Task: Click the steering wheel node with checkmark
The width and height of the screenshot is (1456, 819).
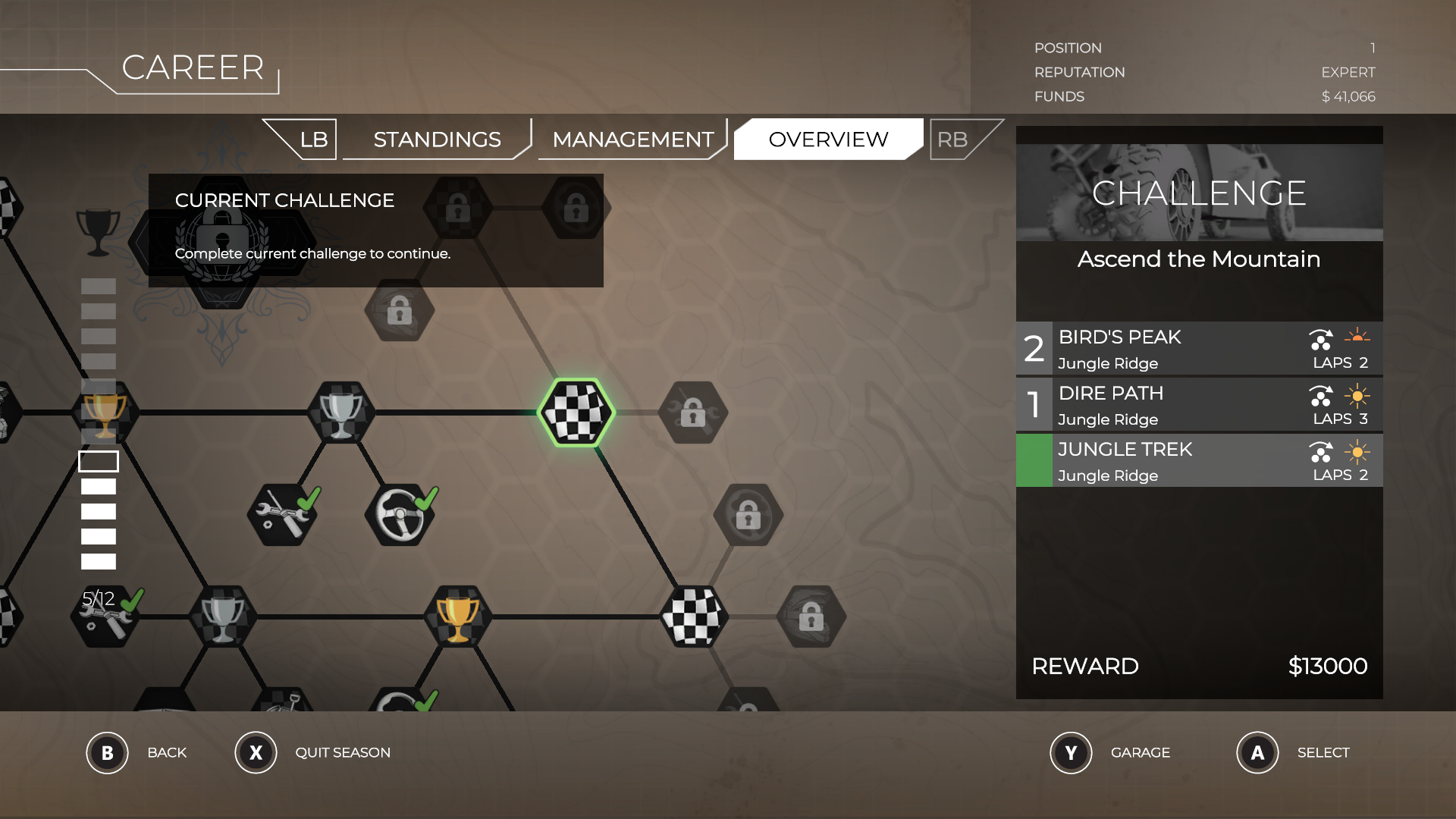Action: [x=401, y=515]
